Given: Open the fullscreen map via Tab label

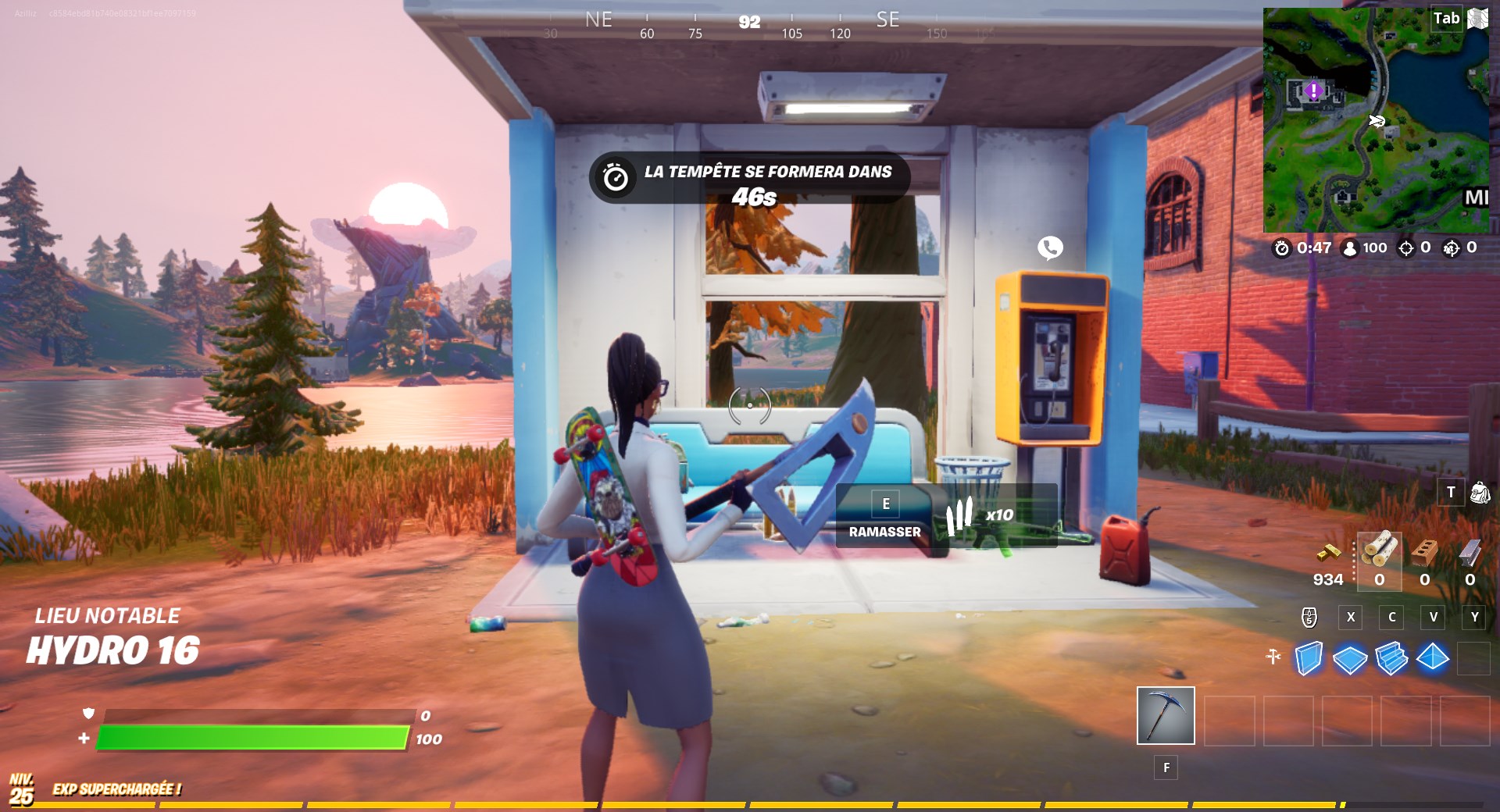Looking at the screenshot, I should (1447, 17).
